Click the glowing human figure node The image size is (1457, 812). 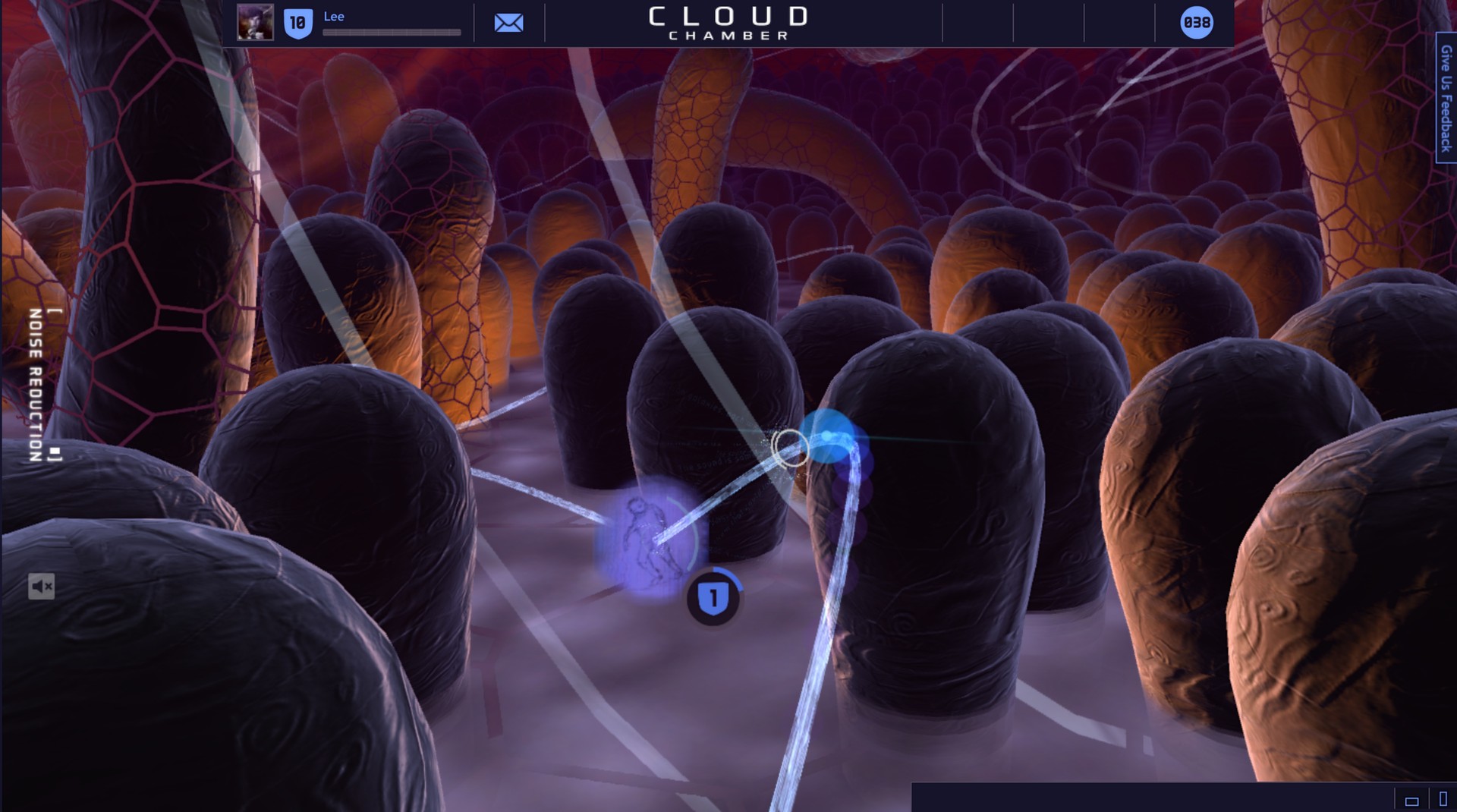click(x=649, y=540)
